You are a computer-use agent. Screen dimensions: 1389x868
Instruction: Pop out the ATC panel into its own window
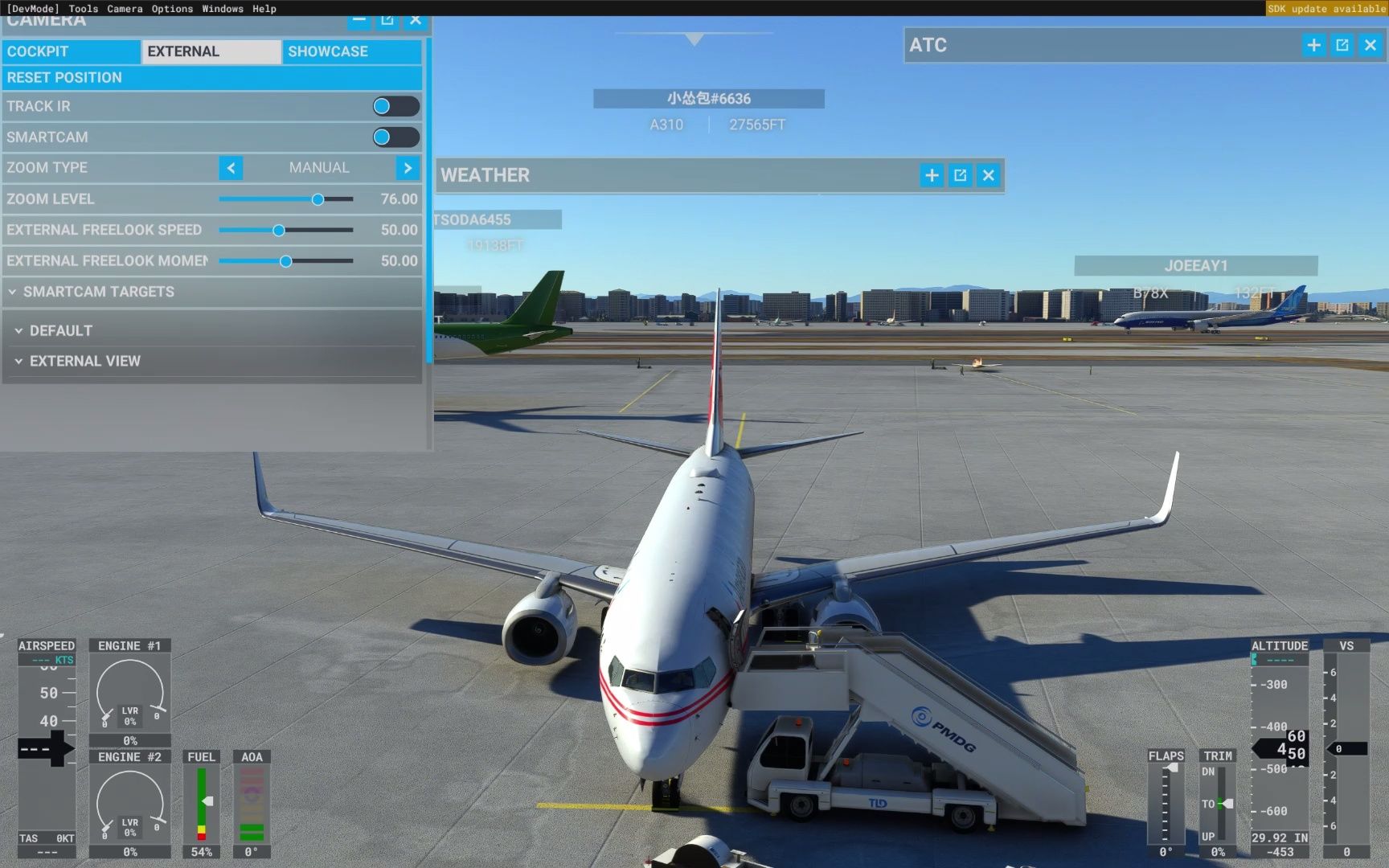(1342, 45)
